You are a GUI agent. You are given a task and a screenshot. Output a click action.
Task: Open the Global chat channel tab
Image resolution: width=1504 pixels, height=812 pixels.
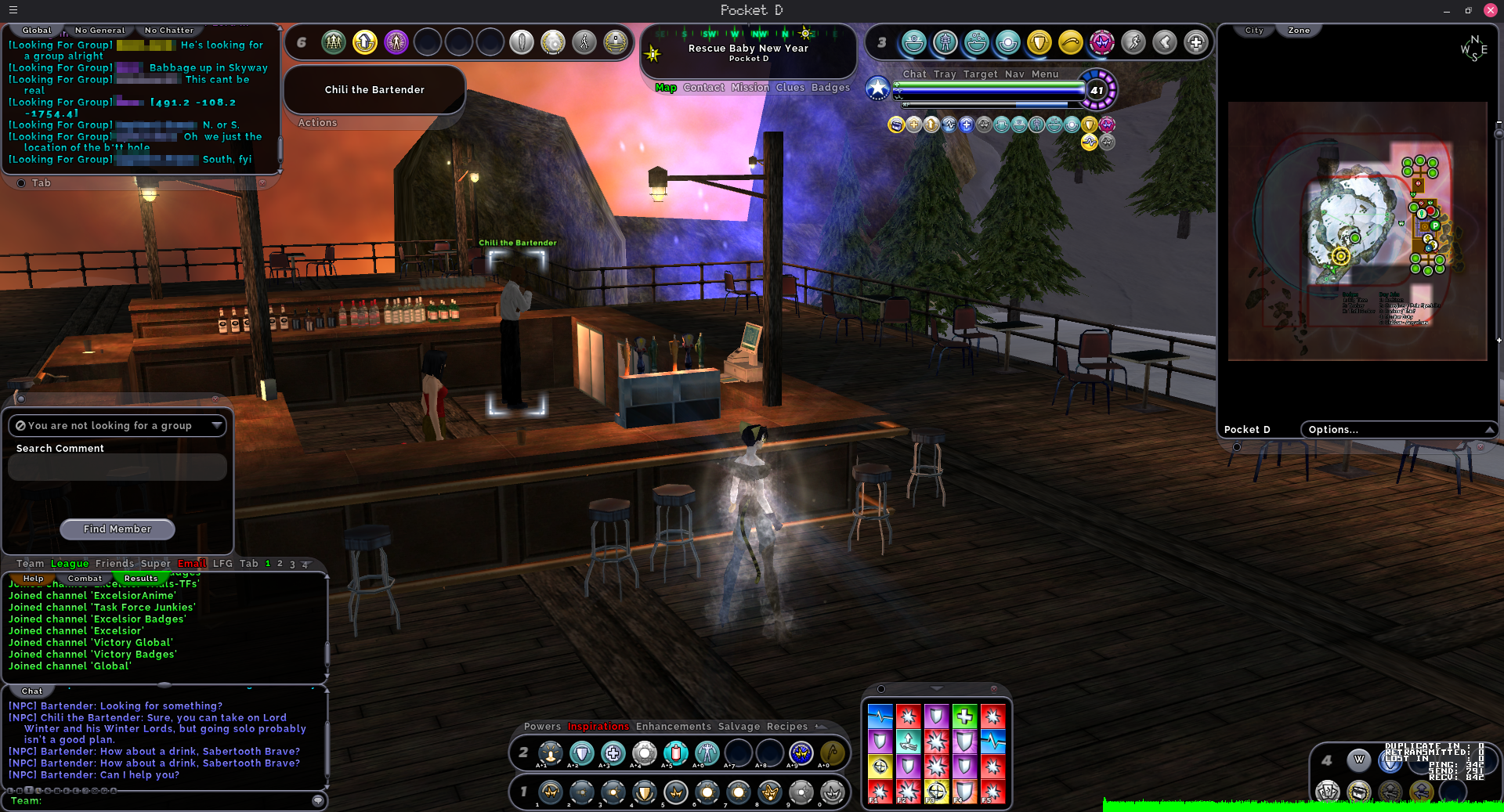pyautogui.click(x=37, y=31)
